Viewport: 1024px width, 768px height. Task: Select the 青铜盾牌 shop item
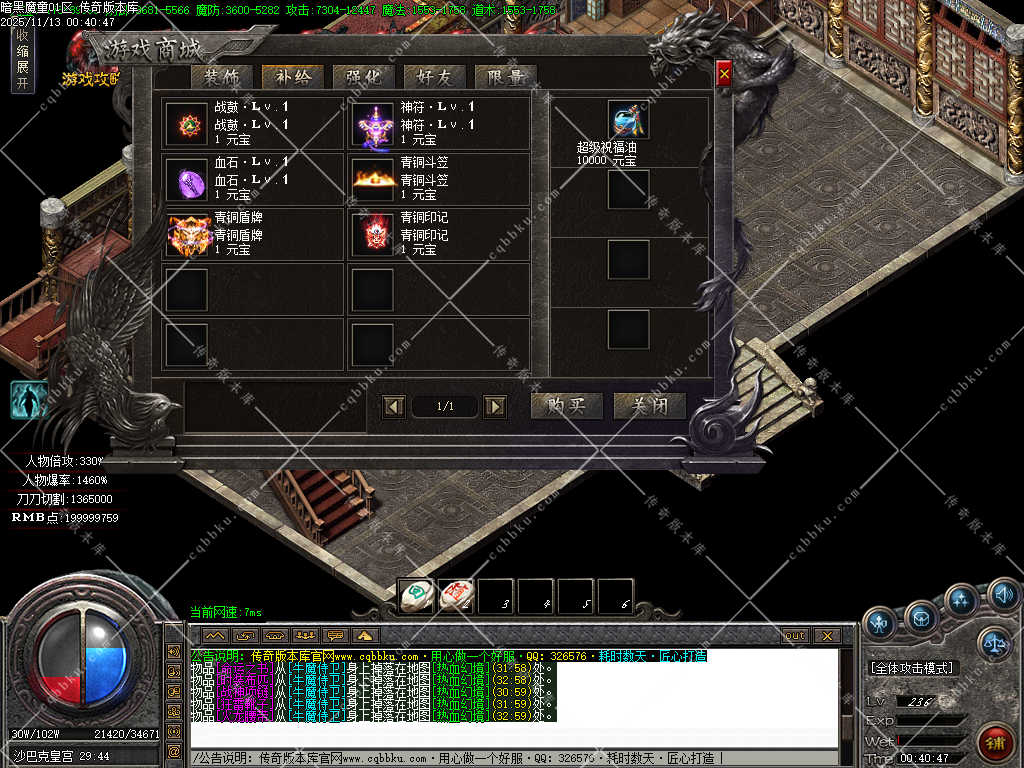click(x=187, y=235)
